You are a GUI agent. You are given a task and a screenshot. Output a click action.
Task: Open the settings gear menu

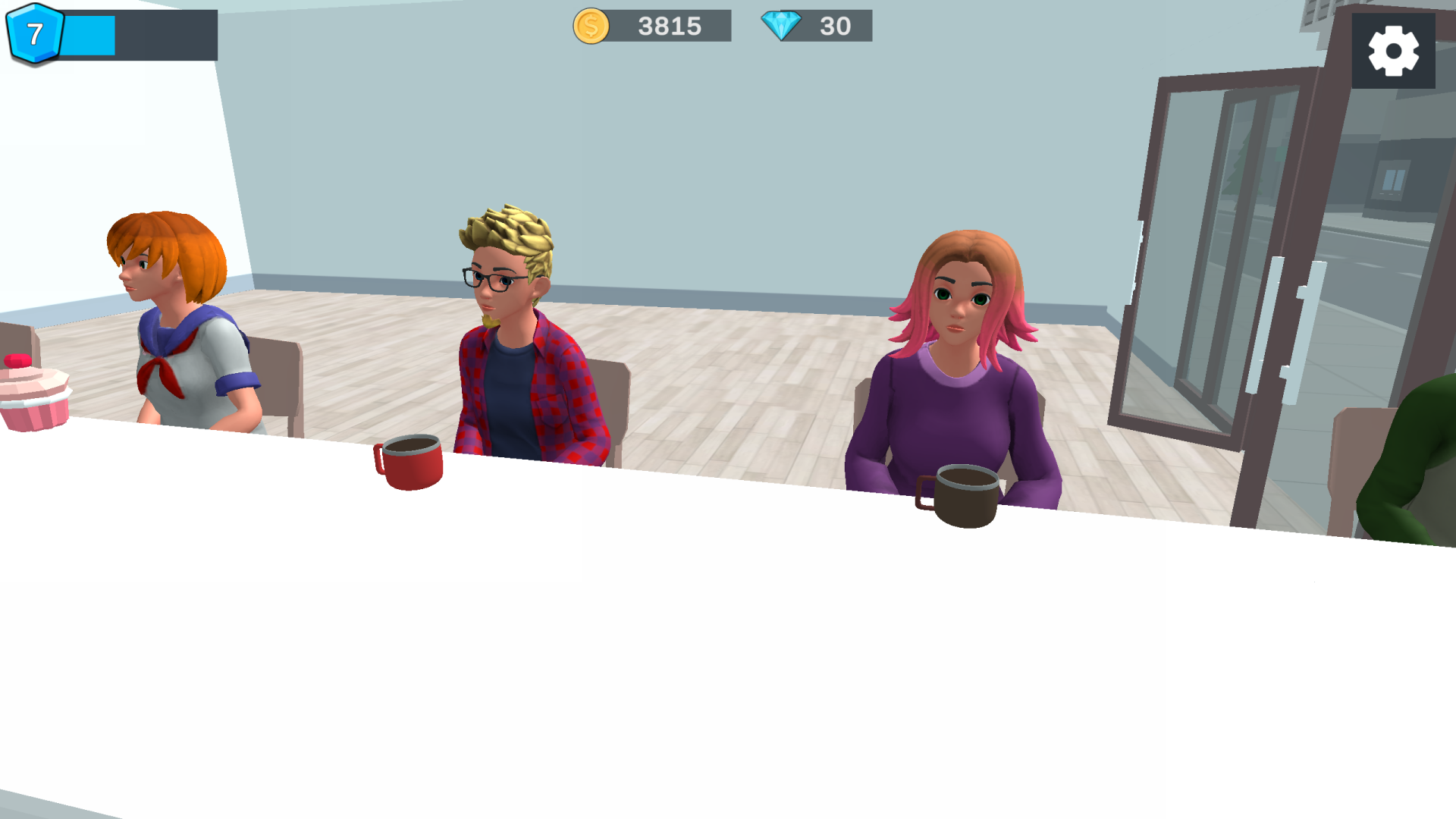pyautogui.click(x=1395, y=49)
